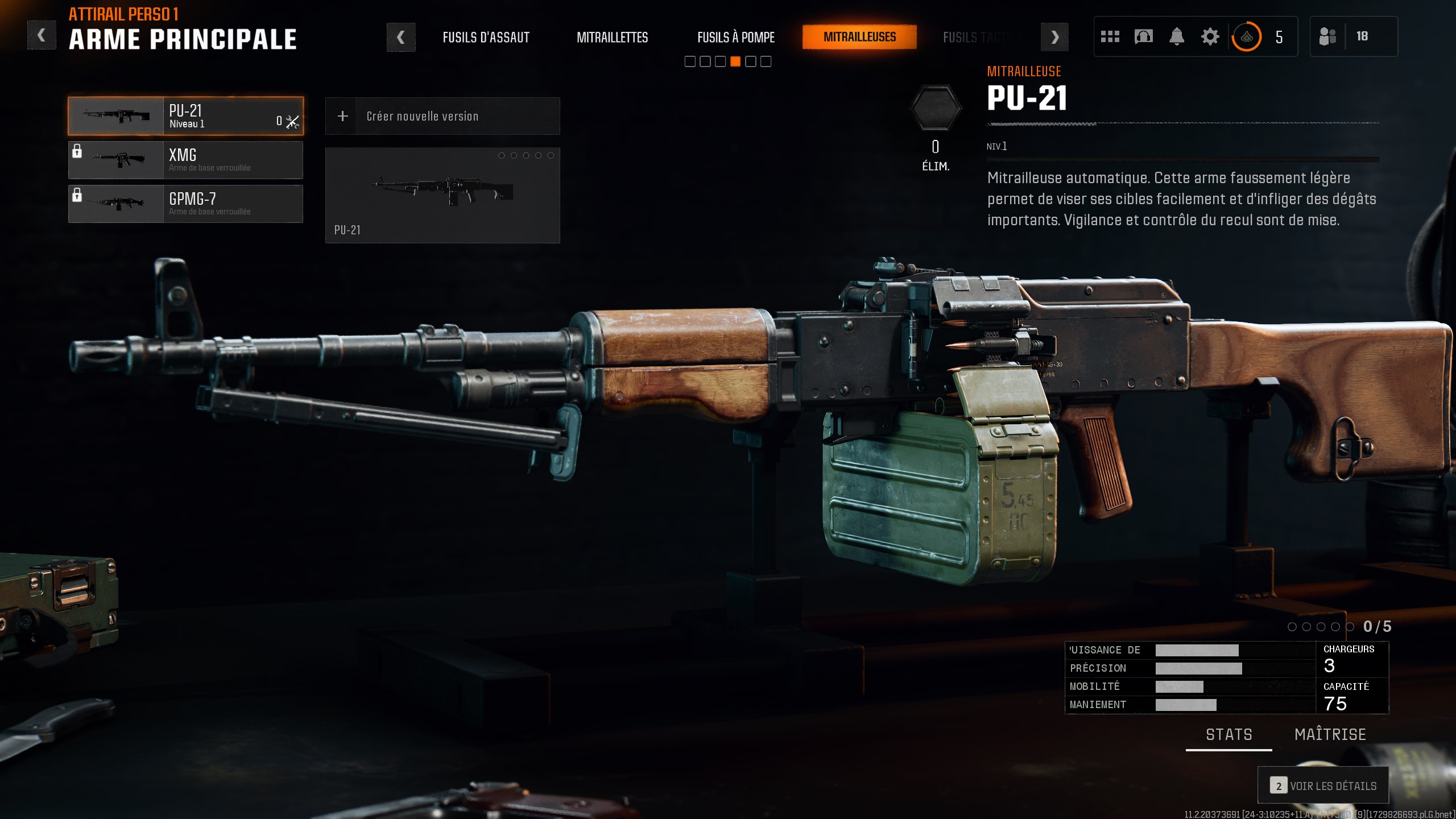Screen dimensions: 1456x819
Task: Click the right chevron toward Fusils Tactiques
Action: coord(1055,37)
